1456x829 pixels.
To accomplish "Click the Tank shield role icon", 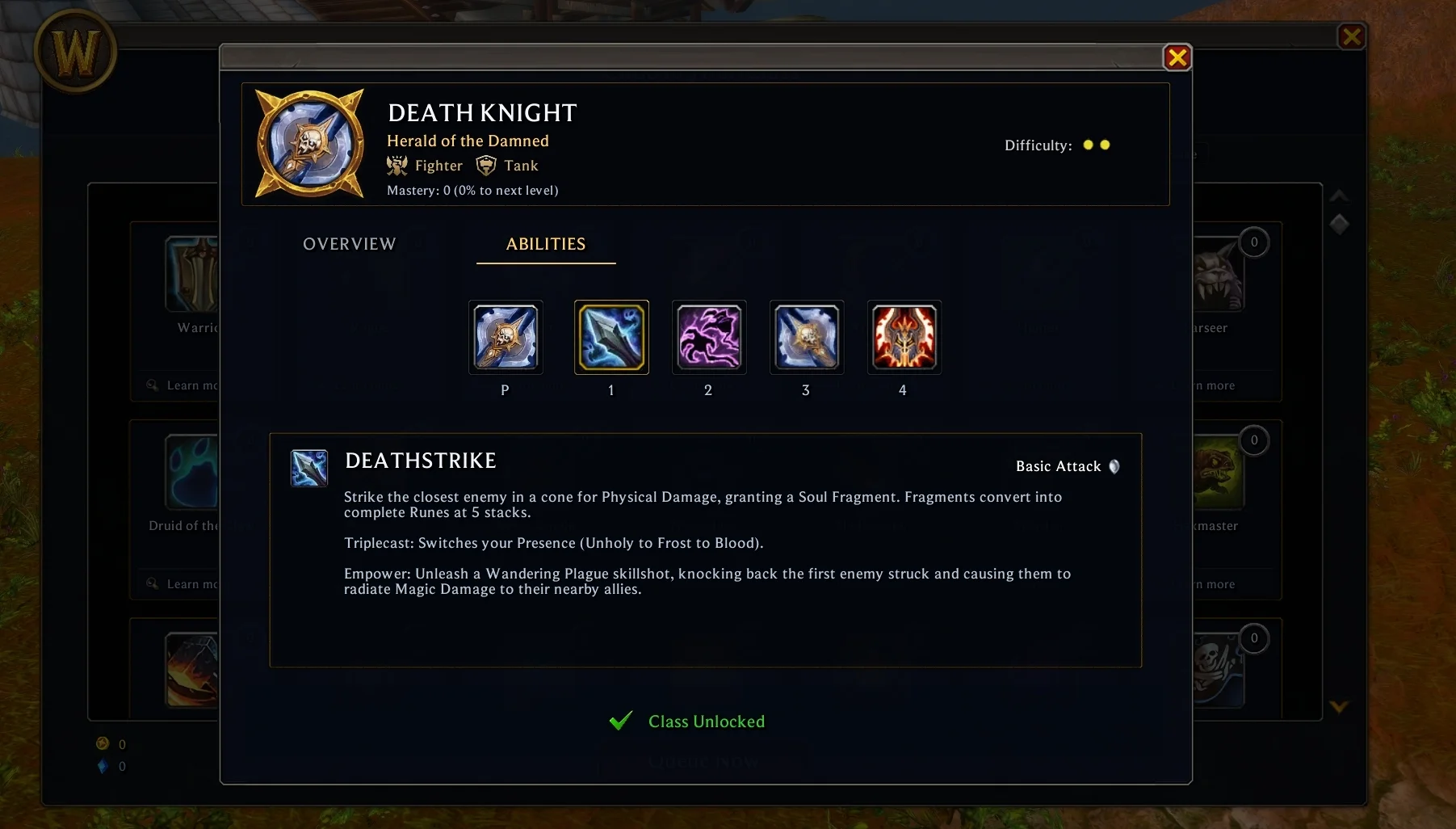I will click(x=485, y=165).
